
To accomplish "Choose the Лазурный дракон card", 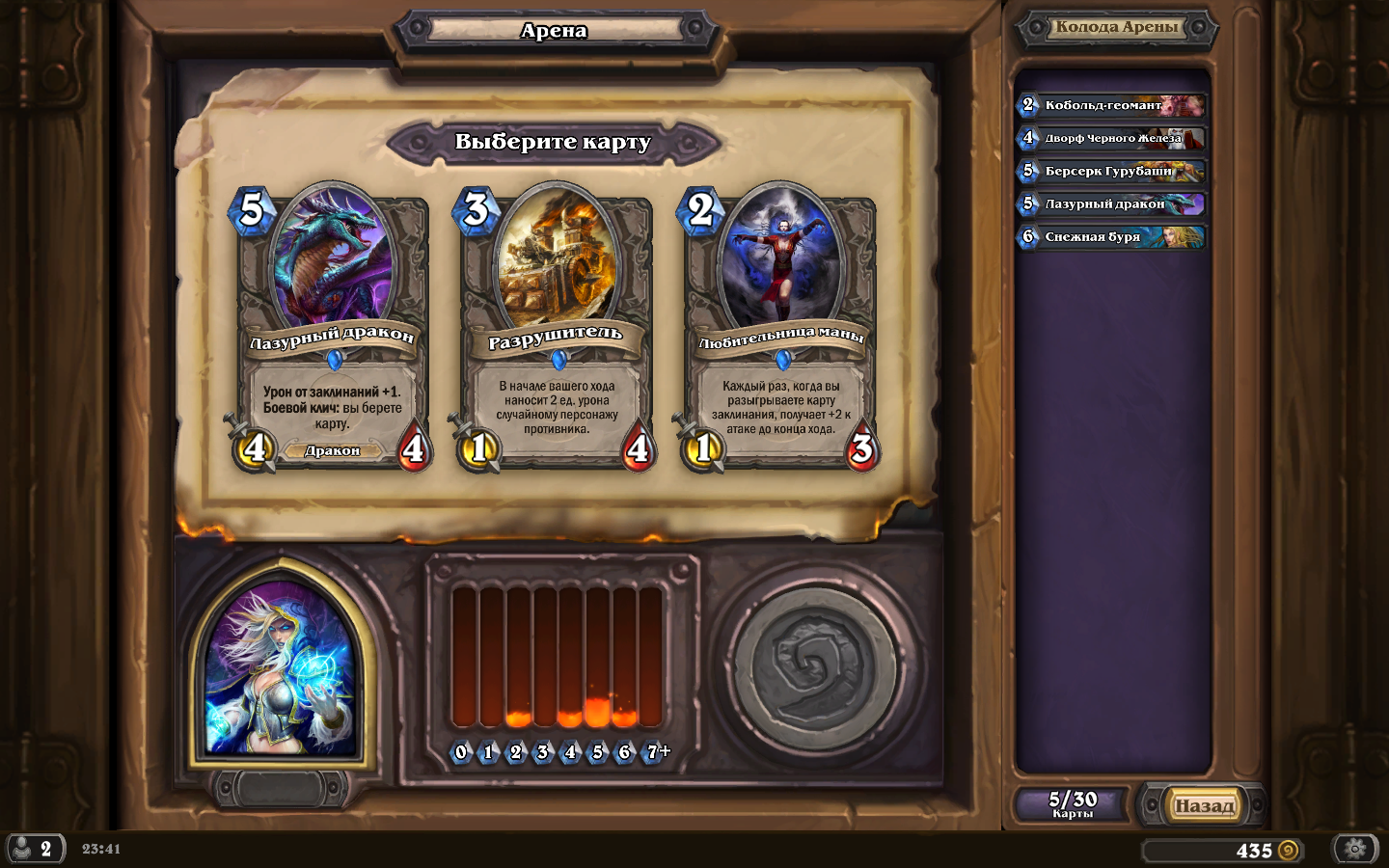I will 331,328.
